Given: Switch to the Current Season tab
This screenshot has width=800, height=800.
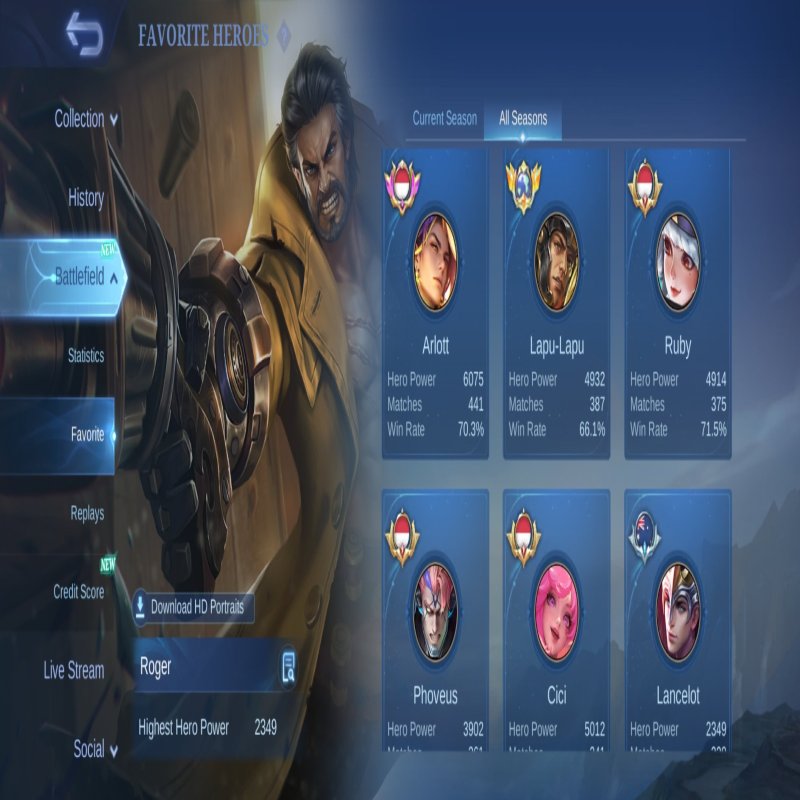Looking at the screenshot, I should pos(445,119).
